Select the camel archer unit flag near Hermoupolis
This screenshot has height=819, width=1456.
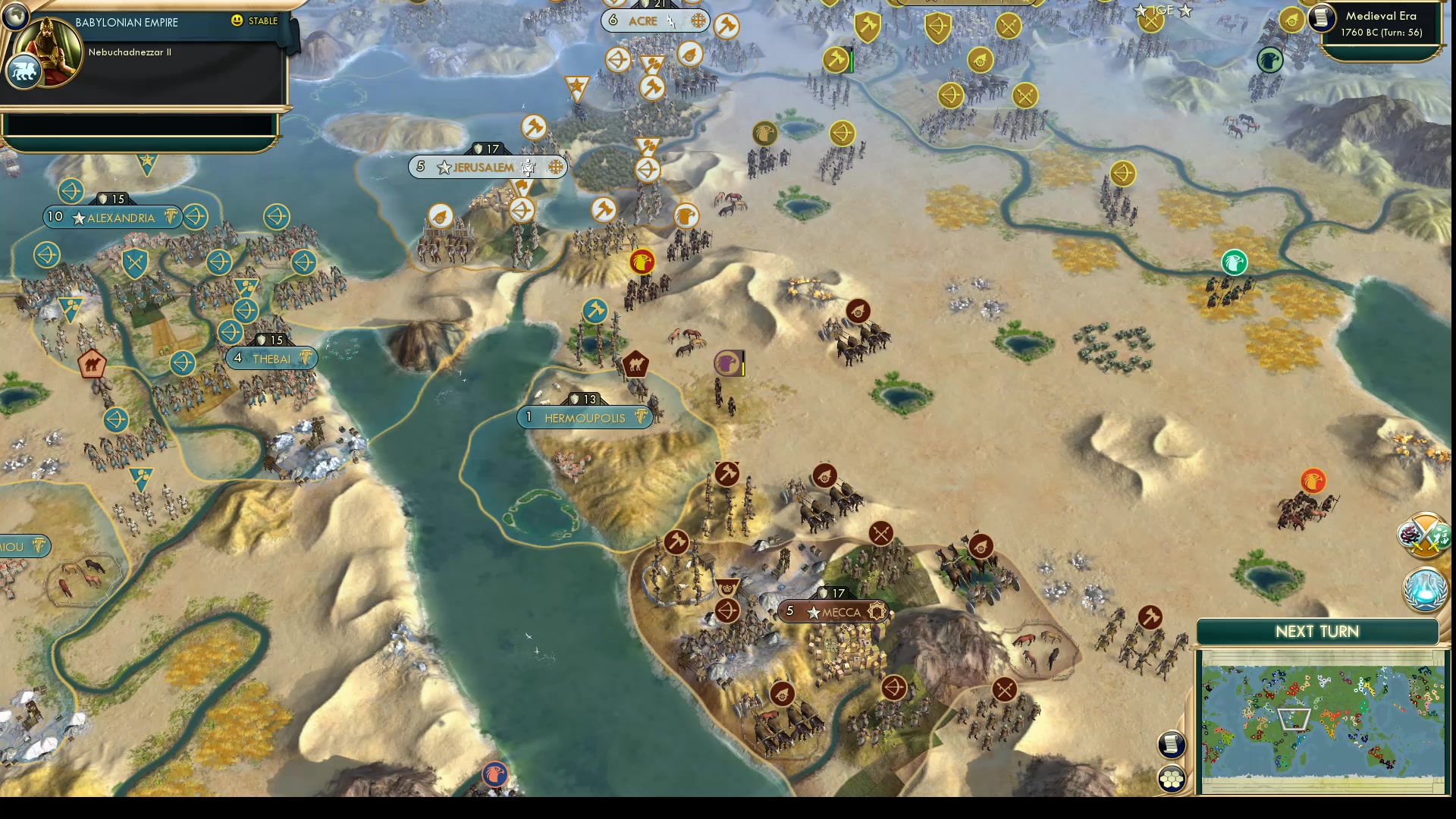pyautogui.click(x=635, y=365)
